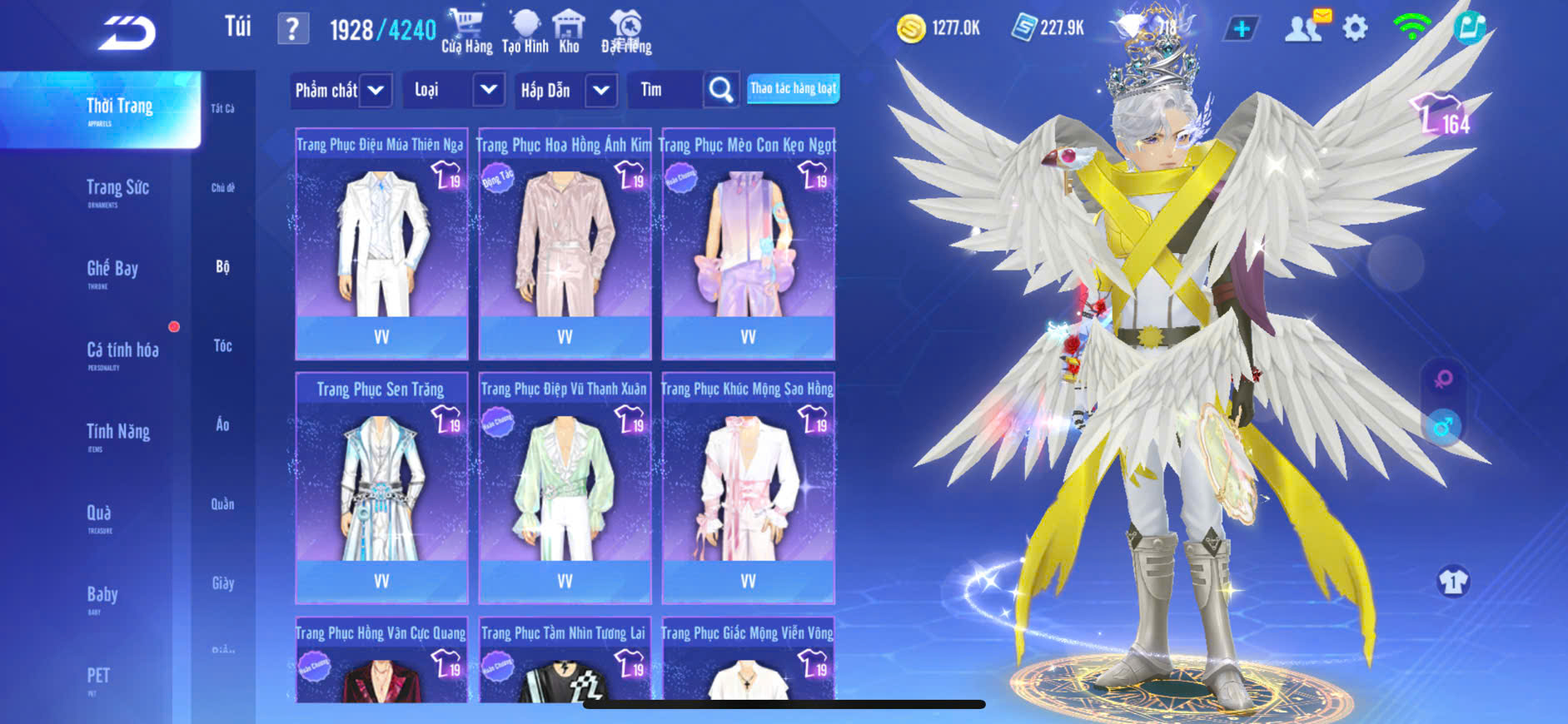The height and width of the screenshot is (724, 1568).
Task: Activate Thao tác hàng loạt button
Action: [x=793, y=88]
